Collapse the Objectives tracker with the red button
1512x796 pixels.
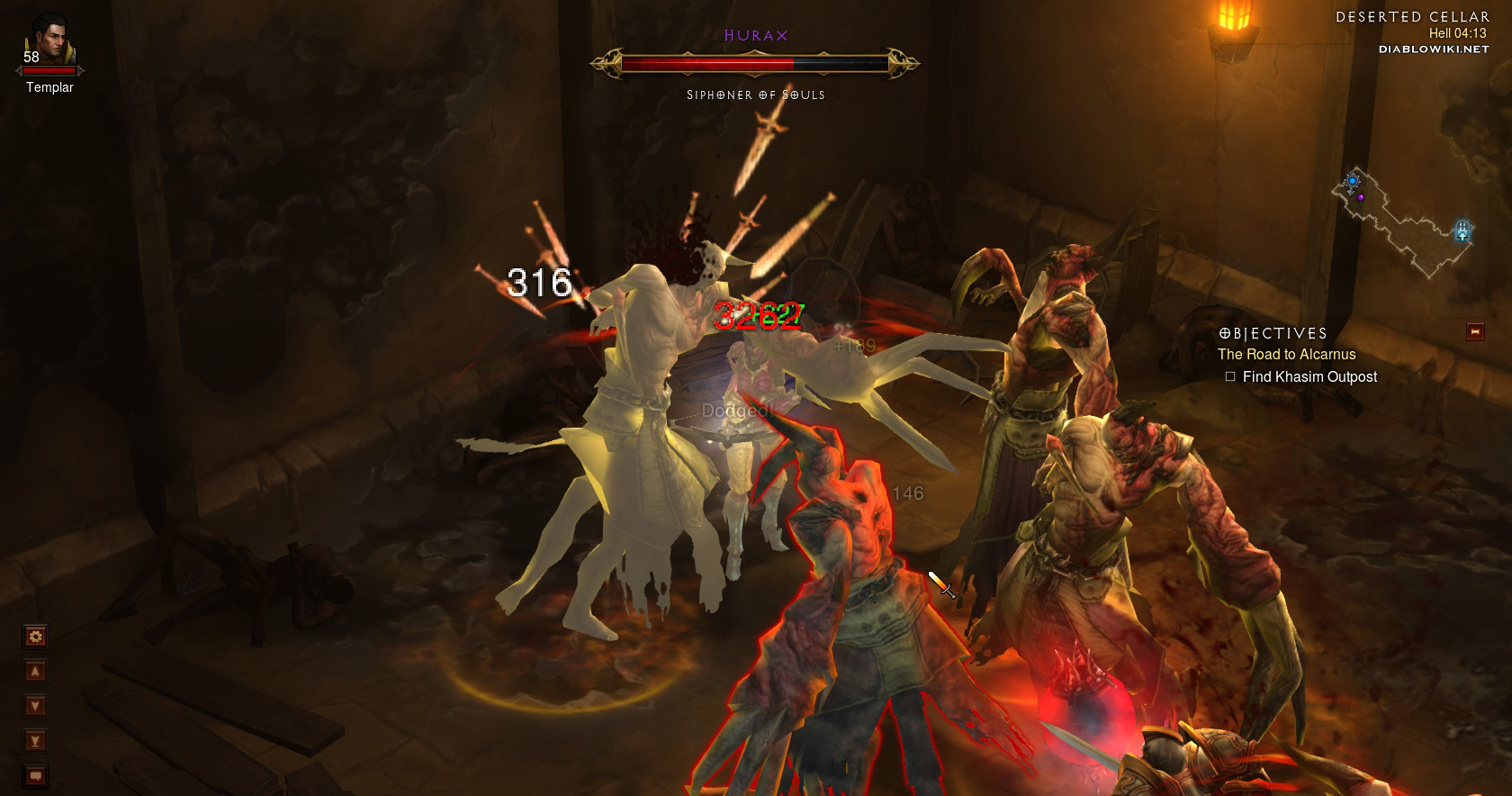tap(1475, 332)
